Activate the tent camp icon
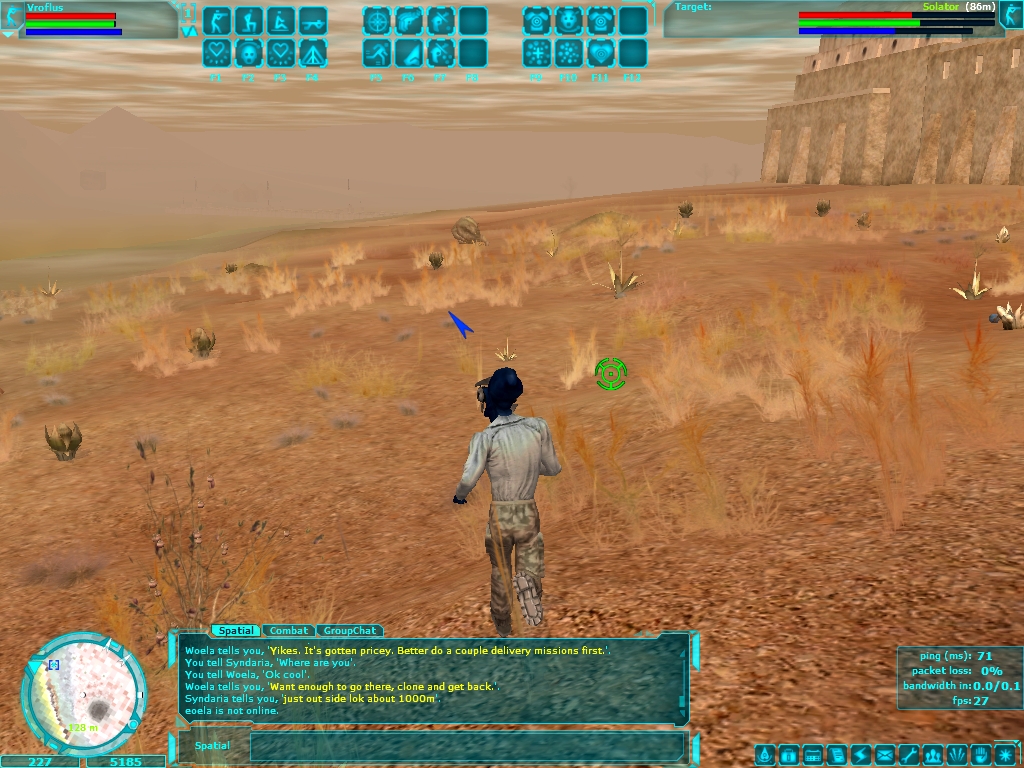The height and width of the screenshot is (768, 1024). (x=313, y=53)
